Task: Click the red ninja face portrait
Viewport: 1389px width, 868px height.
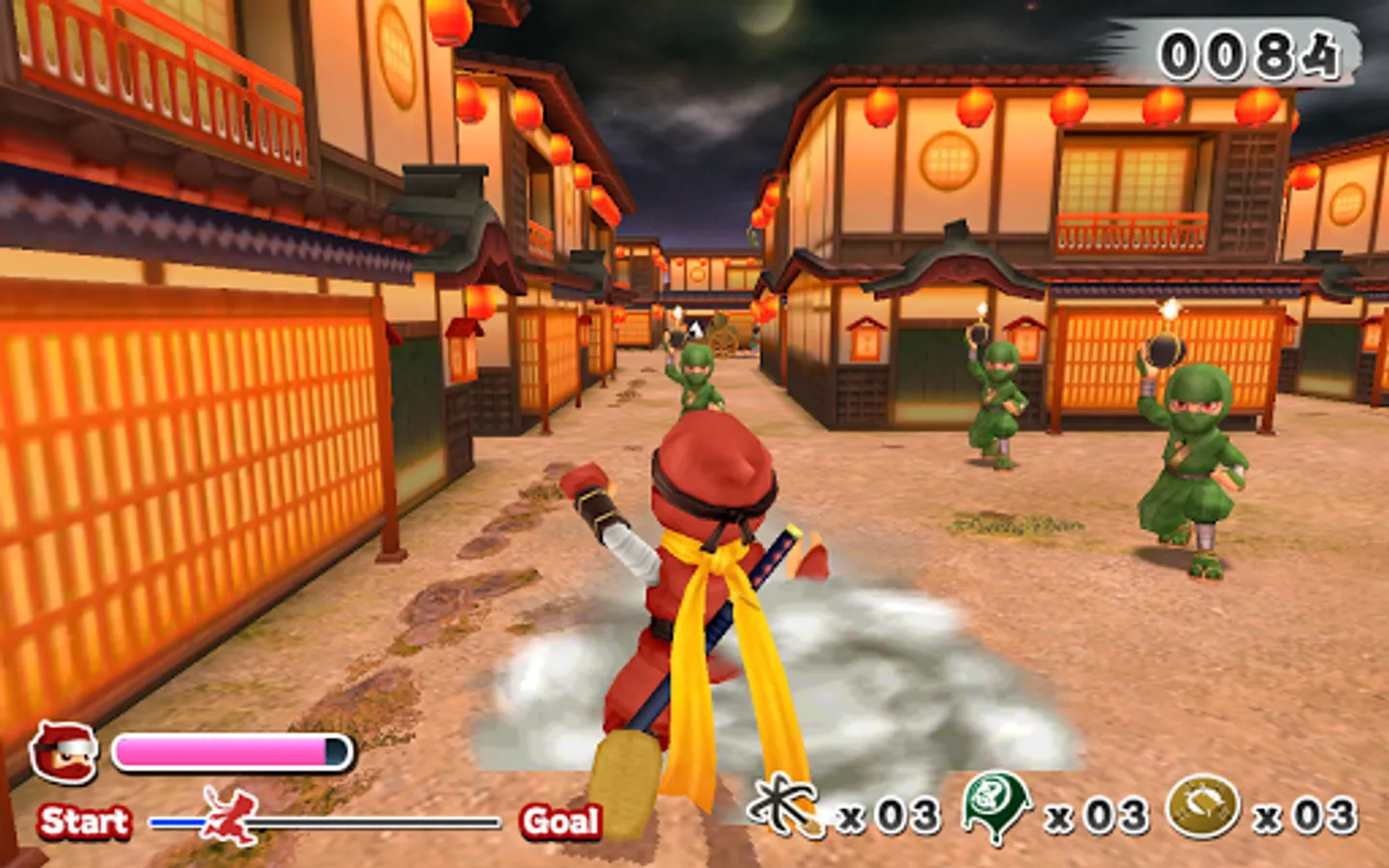Action: pos(64,752)
